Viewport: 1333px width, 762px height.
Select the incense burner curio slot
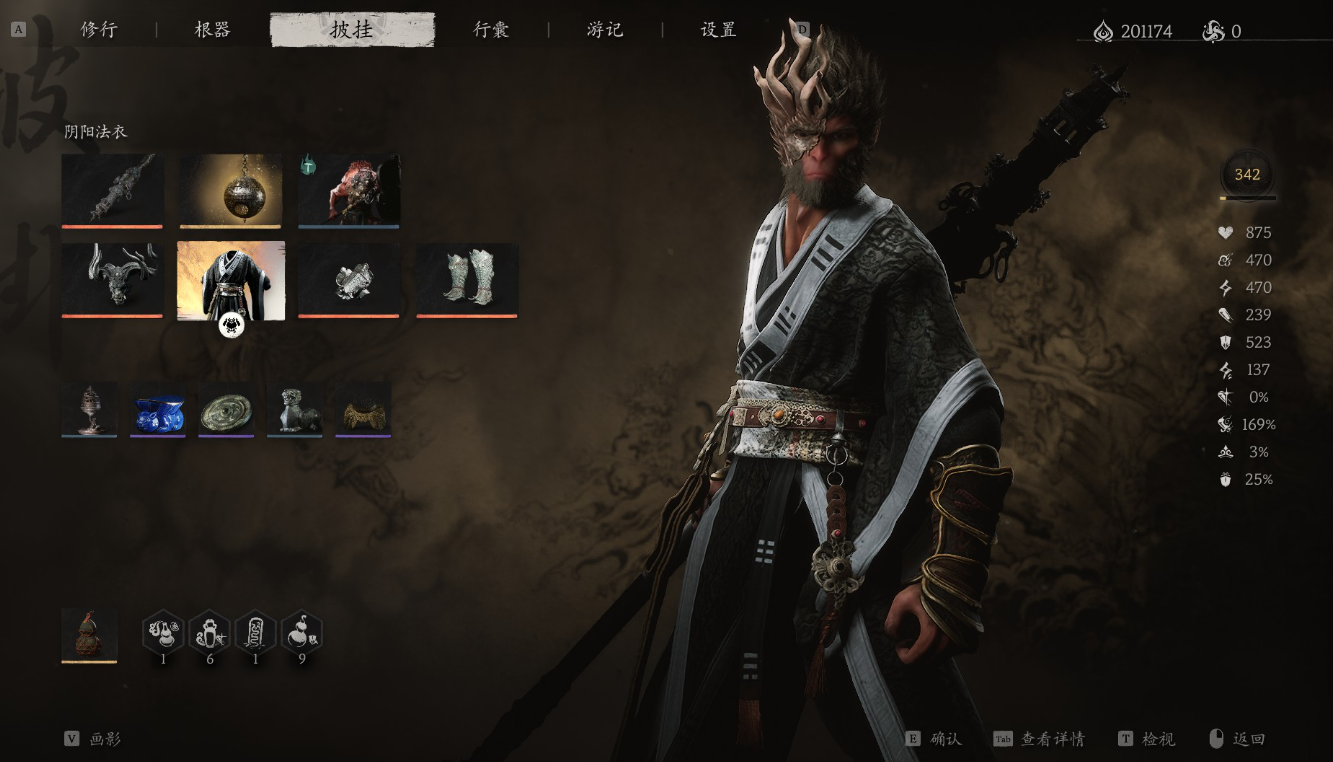89,409
